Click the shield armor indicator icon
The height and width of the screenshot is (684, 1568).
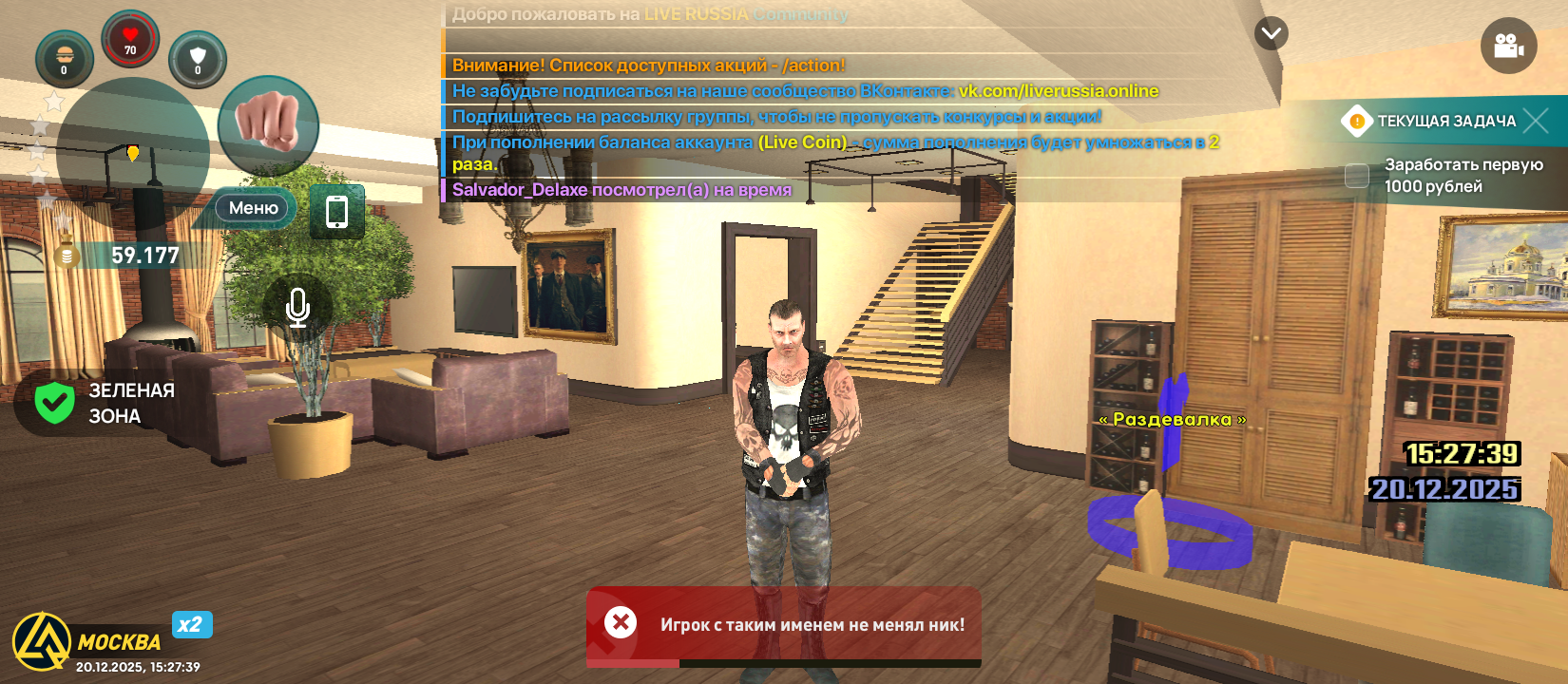point(199,60)
